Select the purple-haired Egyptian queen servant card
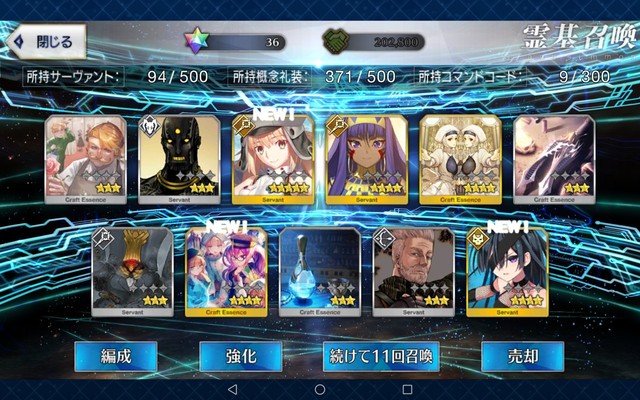Image resolution: width=640 pixels, height=400 pixels. coord(366,160)
